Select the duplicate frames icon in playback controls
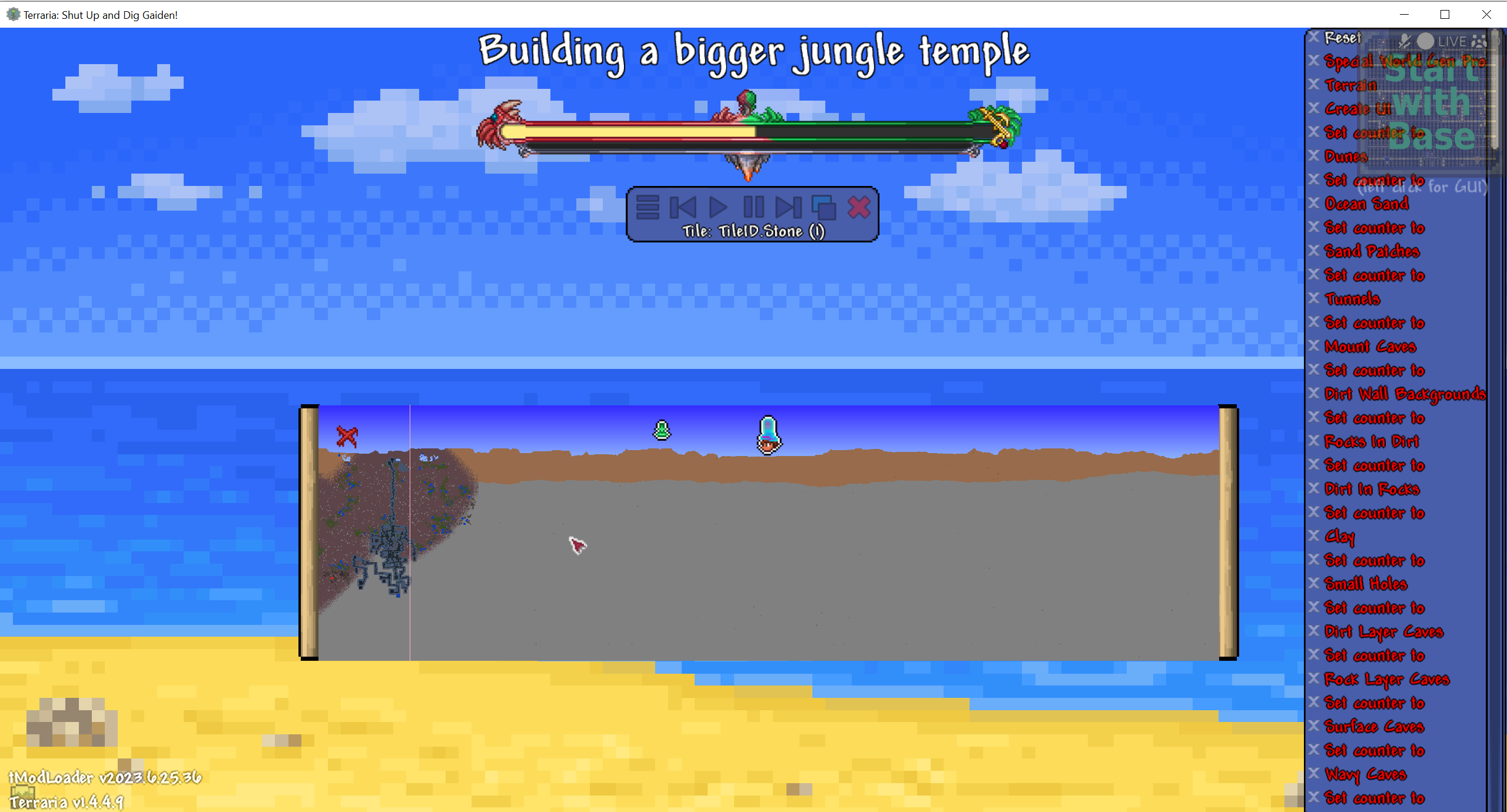 [x=824, y=207]
